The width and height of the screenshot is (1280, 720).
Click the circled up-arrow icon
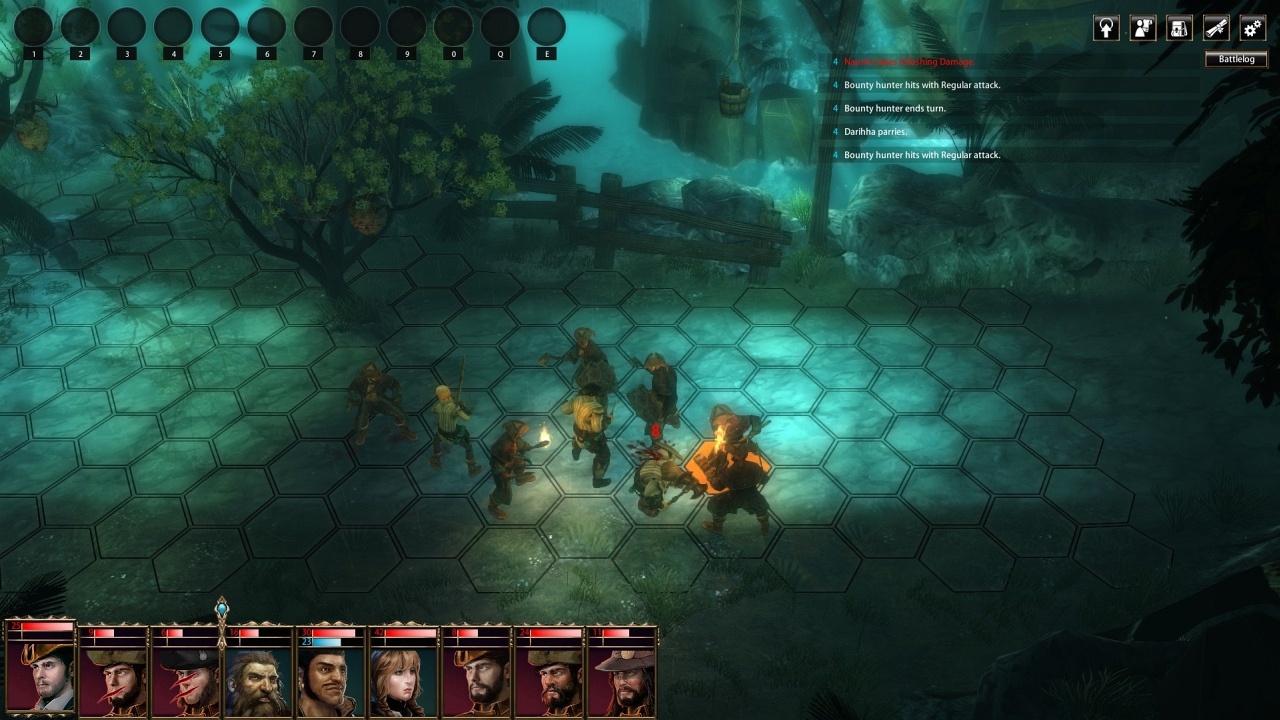click(1106, 28)
